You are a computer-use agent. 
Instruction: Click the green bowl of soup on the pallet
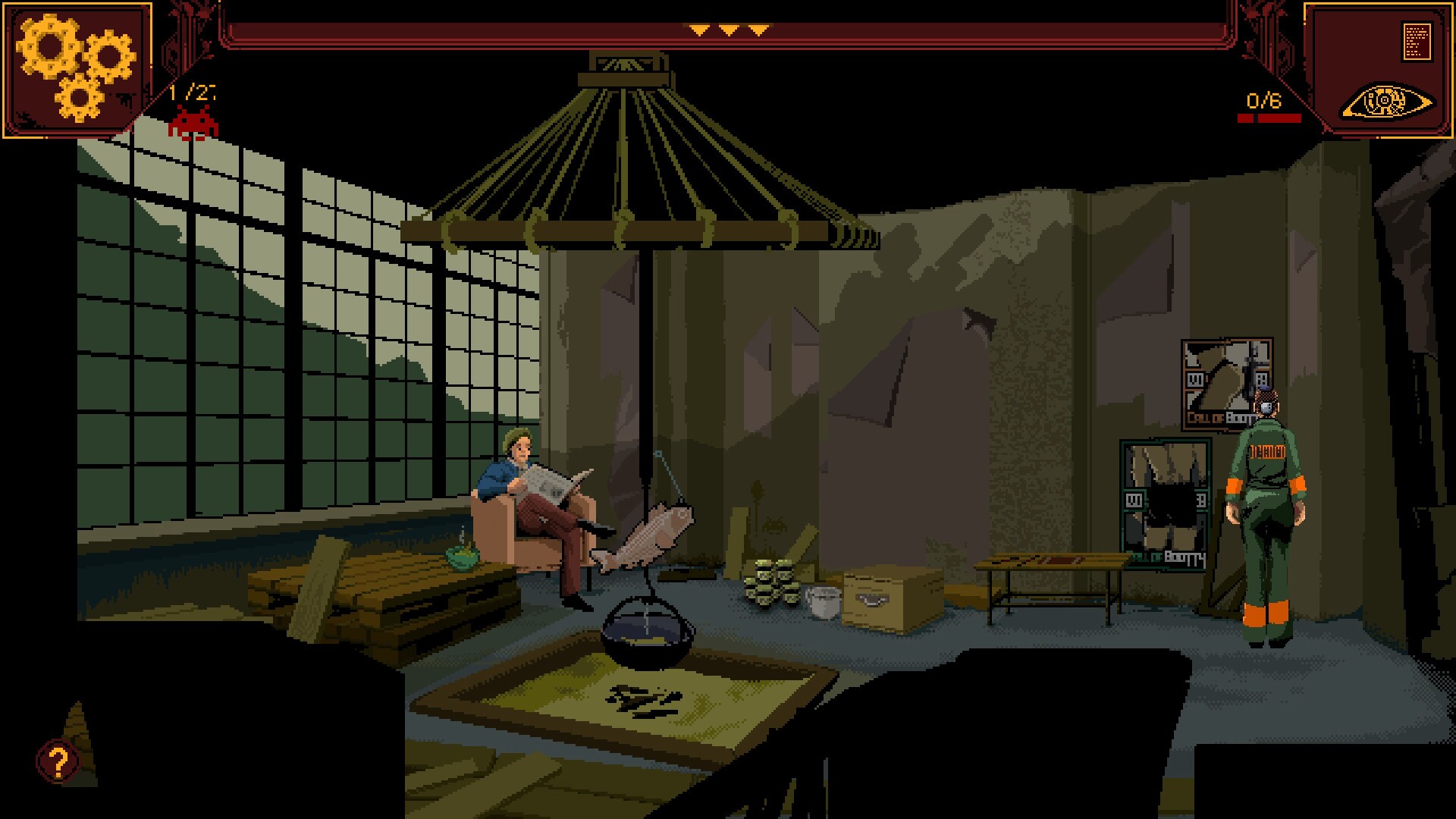coord(464,557)
